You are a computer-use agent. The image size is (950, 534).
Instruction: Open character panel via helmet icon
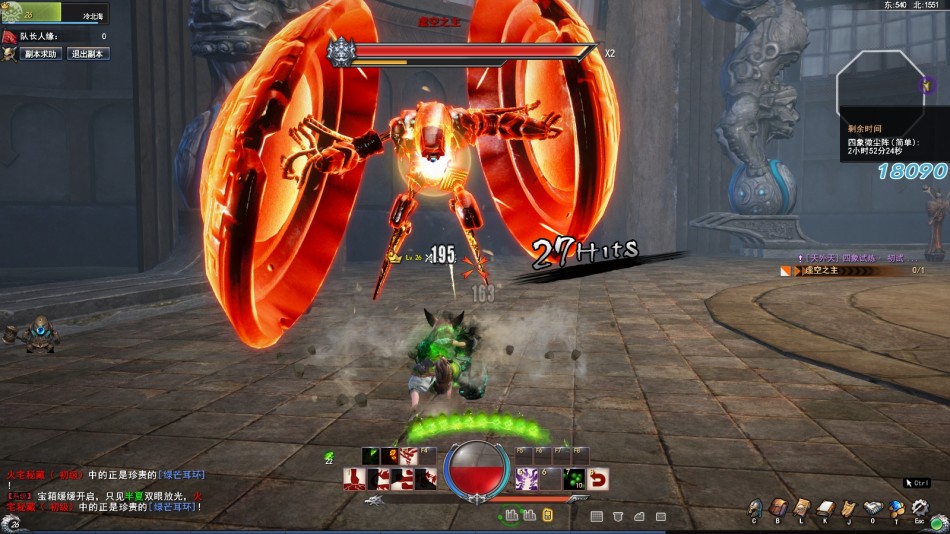tap(755, 508)
